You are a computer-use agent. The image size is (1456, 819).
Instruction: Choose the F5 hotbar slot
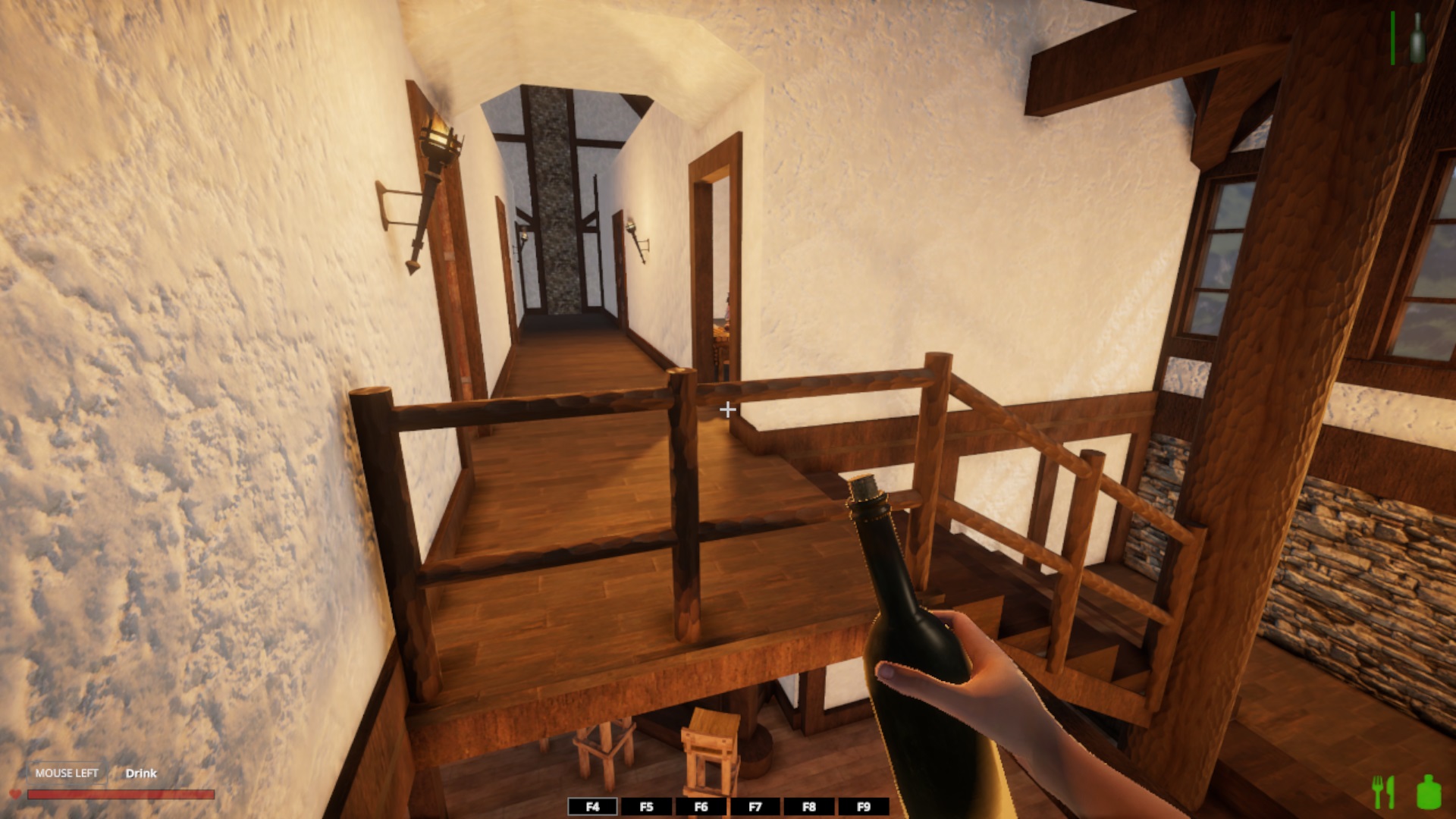pyautogui.click(x=646, y=807)
